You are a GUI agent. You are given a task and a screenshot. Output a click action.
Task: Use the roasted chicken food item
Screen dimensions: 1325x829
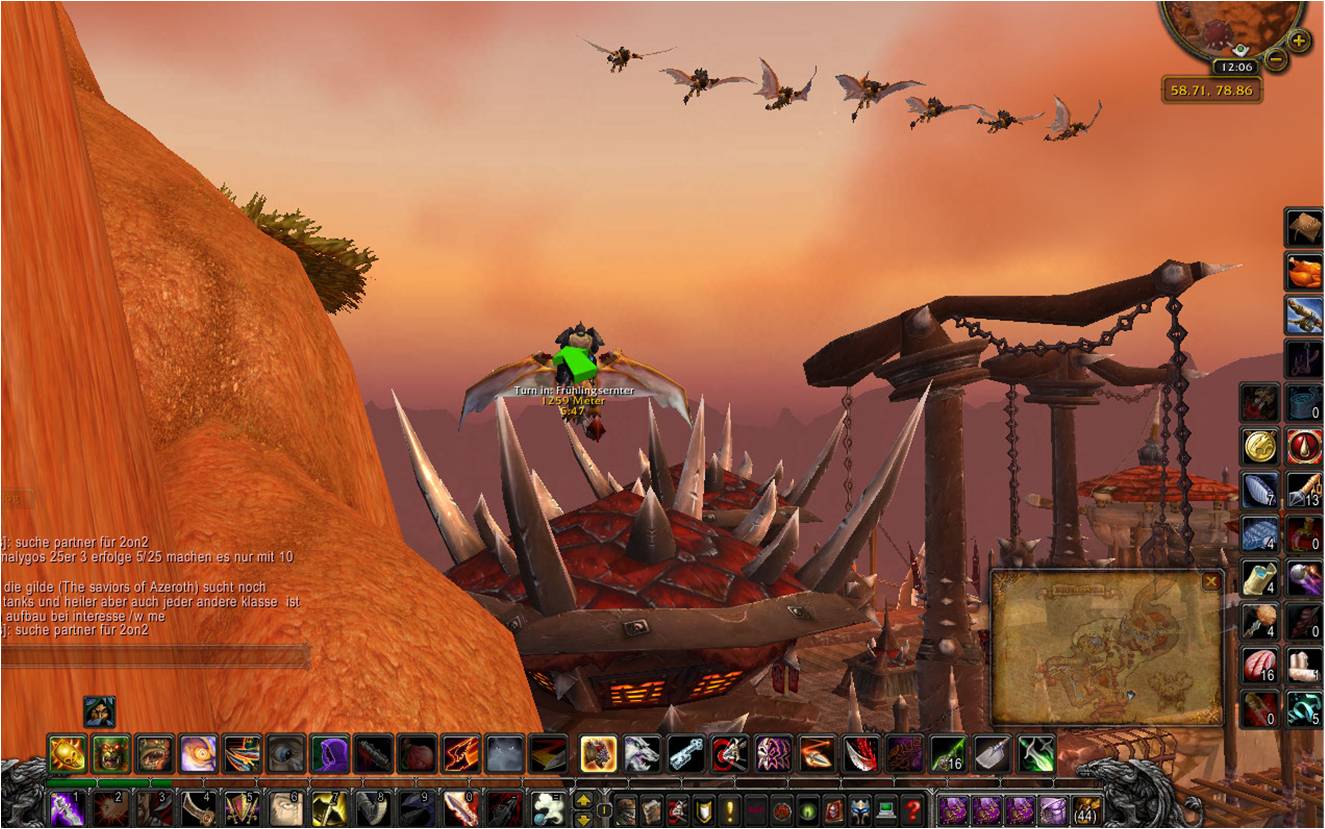pyautogui.click(x=1303, y=271)
